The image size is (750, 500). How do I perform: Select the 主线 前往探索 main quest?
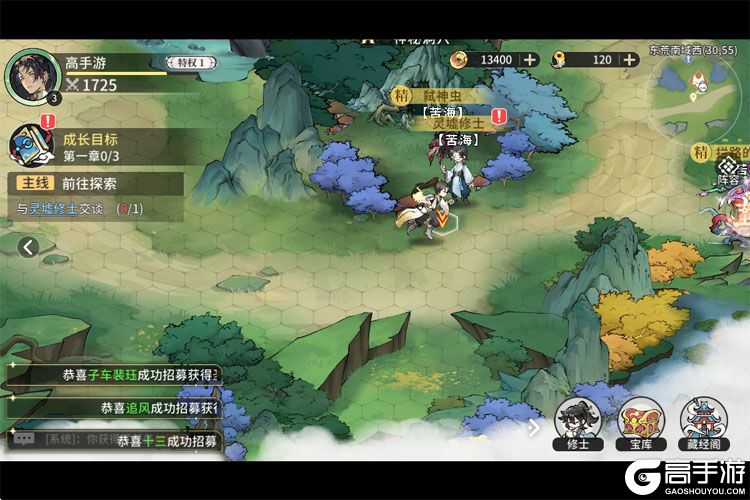coord(96,184)
